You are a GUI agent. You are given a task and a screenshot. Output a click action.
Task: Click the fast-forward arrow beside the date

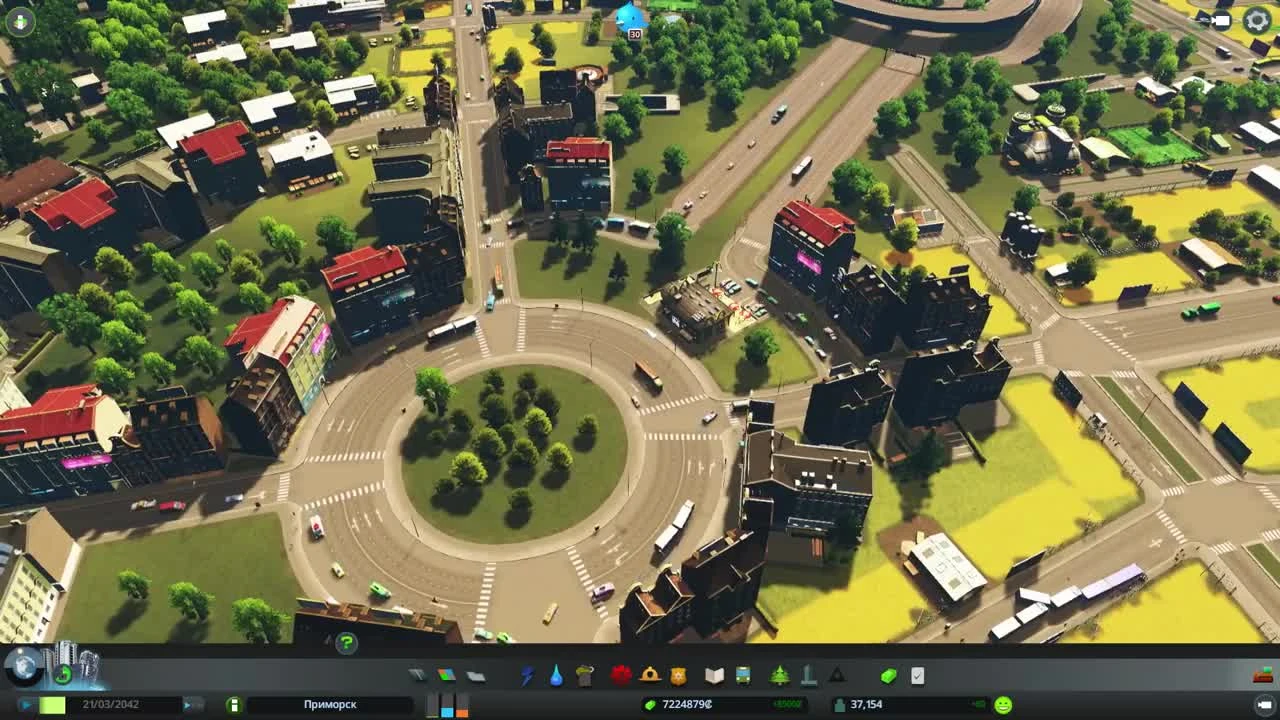click(188, 704)
